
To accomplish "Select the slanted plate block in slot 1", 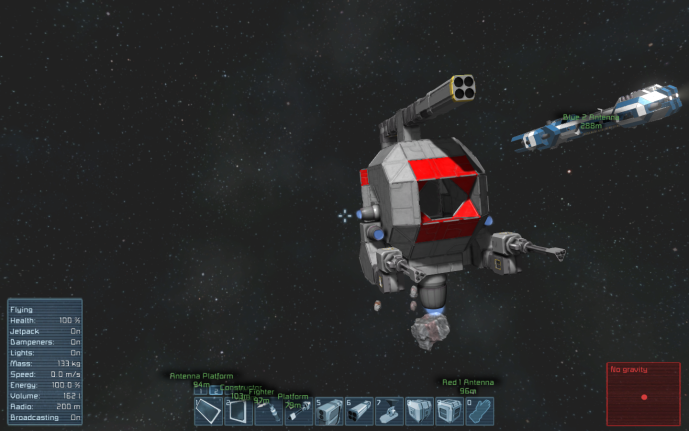I will pyautogui.click(x=209, y=411).
